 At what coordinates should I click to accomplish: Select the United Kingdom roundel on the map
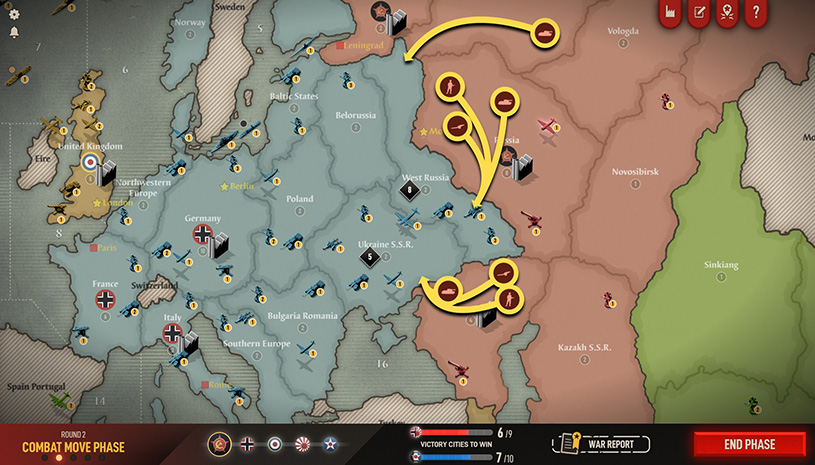click(91, 161)
